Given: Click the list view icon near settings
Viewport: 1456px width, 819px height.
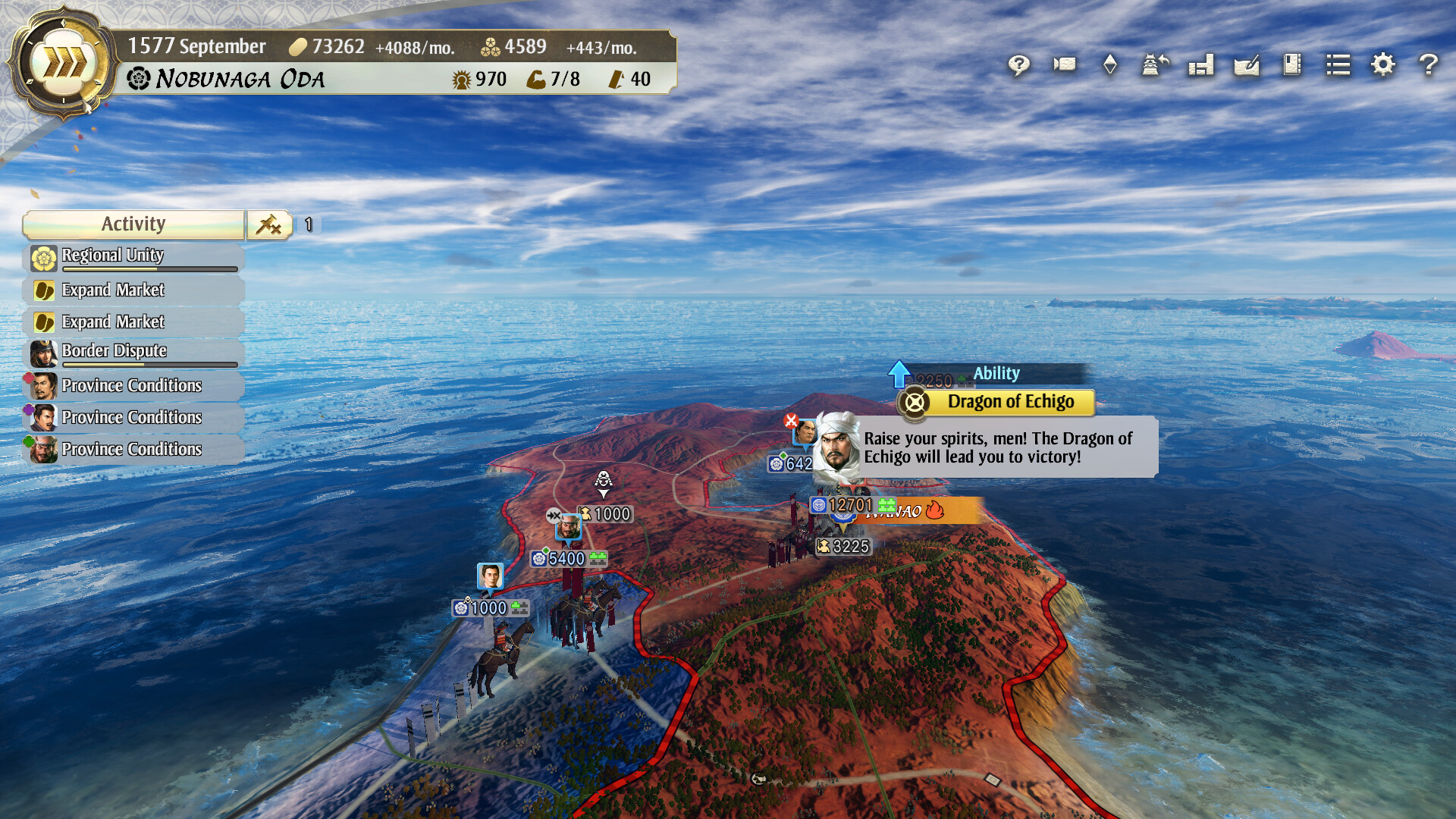Looking at the screenshot, I should (x=1338, y=66).
